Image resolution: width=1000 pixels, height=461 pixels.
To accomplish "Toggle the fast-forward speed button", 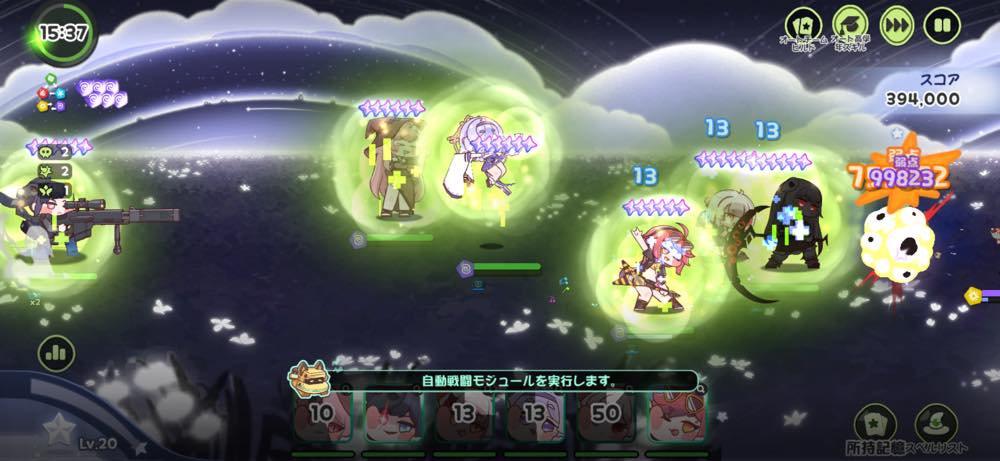I will click(896, 26).
